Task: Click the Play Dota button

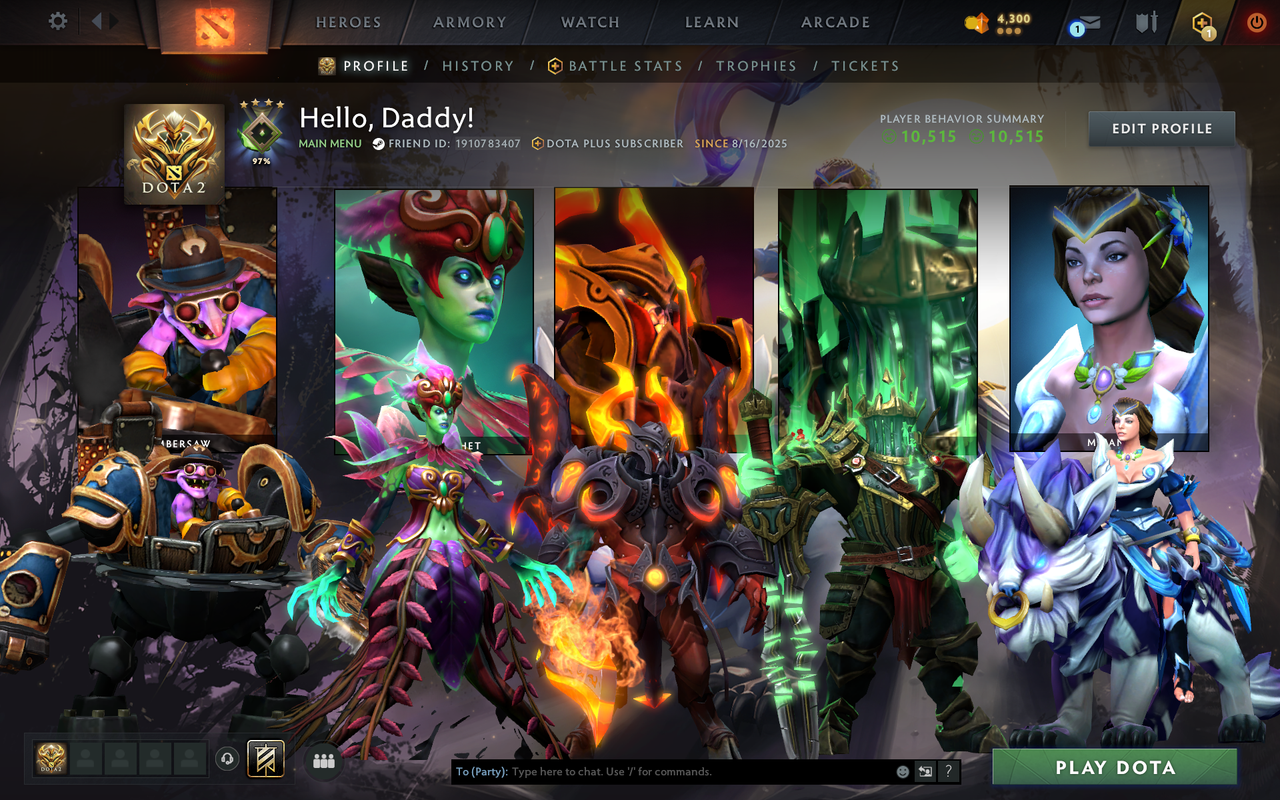Action: point(1114,767)
